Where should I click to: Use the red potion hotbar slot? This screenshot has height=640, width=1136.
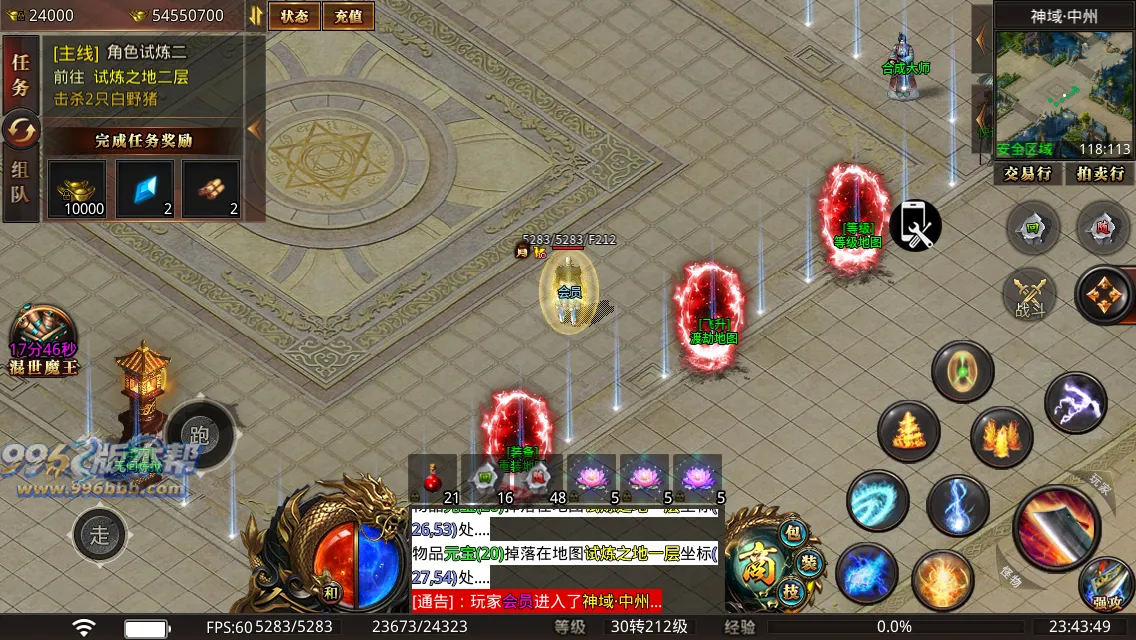pyautogui.click(x=433, y=480)
